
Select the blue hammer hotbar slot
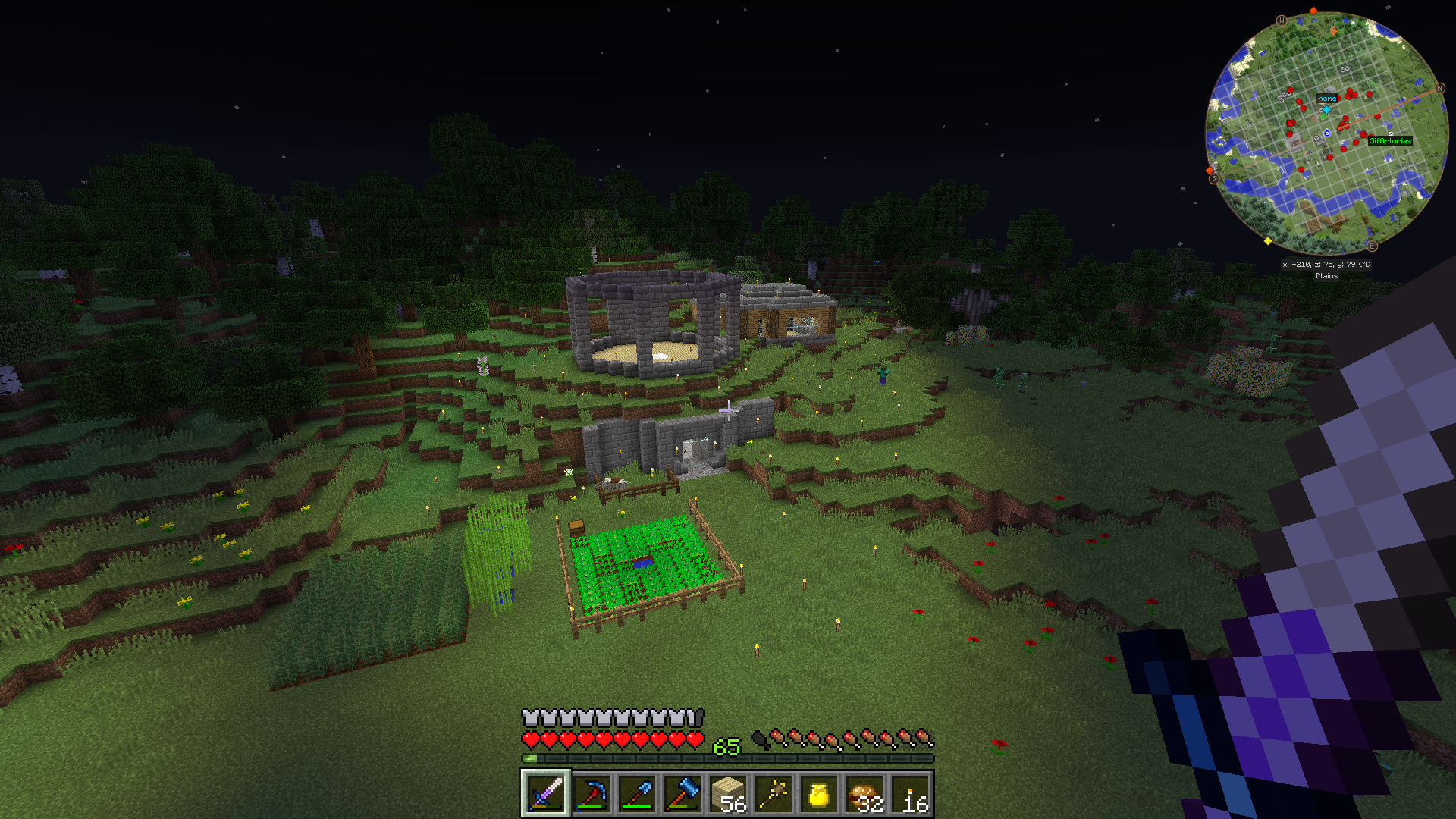[x=682, y=793]
